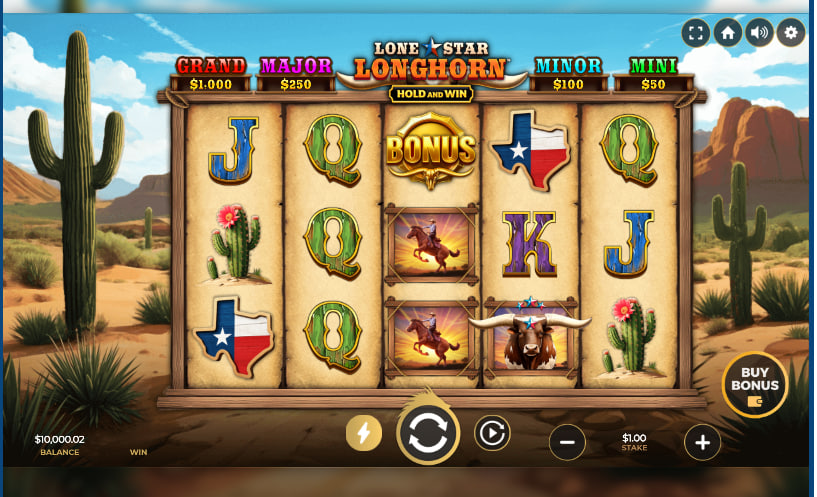817x497 pixels.
Task: Enter fullscreen mode
Action: click(696, 33)
